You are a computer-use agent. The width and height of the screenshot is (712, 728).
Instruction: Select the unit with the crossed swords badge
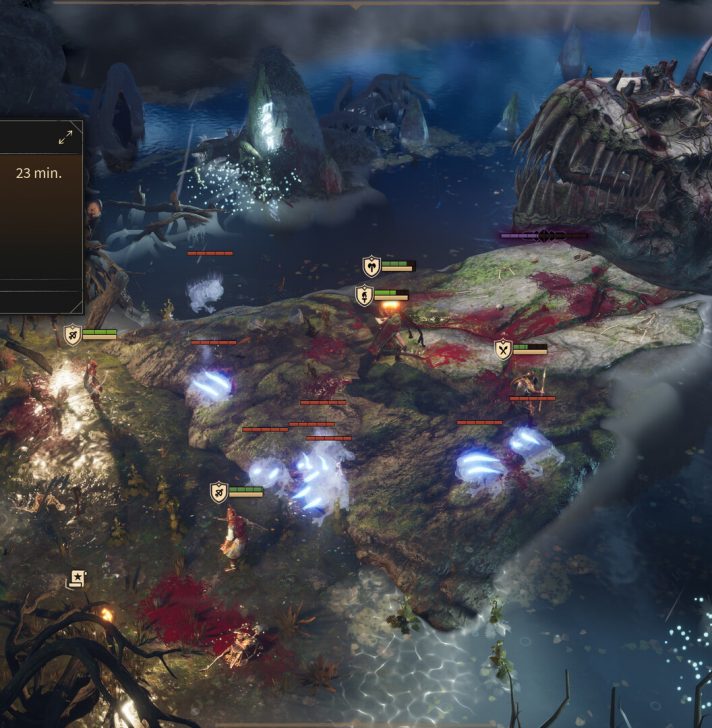click(503, 349)
